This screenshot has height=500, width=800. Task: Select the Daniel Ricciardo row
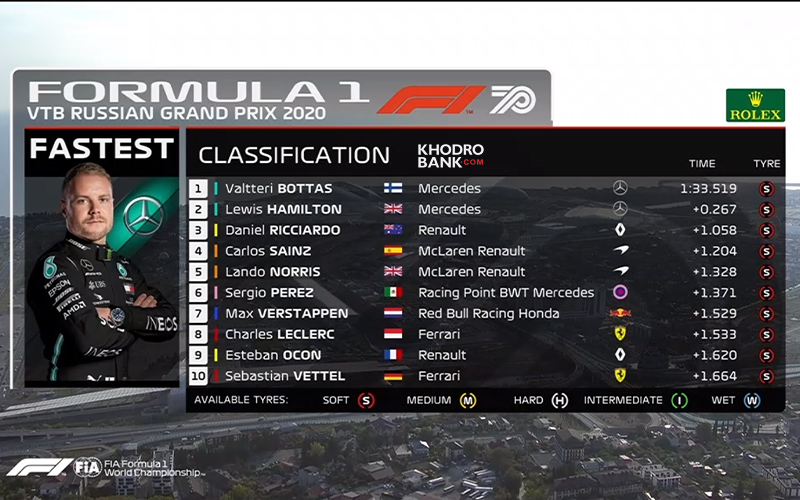[x=283, y=230]
